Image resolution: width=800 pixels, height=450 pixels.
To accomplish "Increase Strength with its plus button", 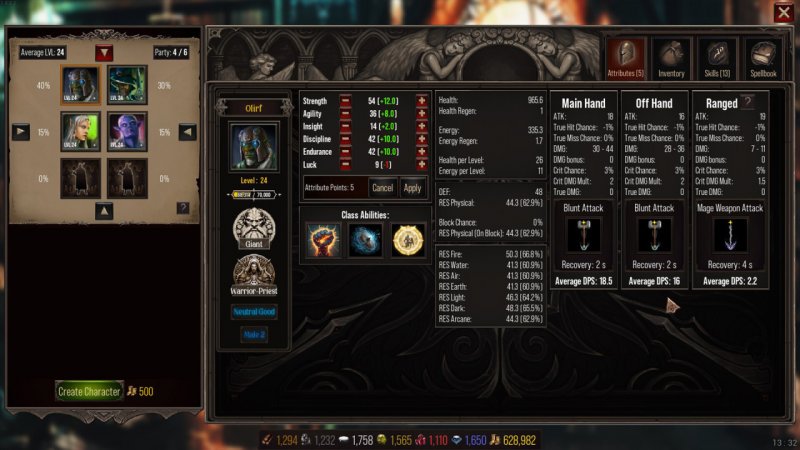I will (x=421, y=101).
